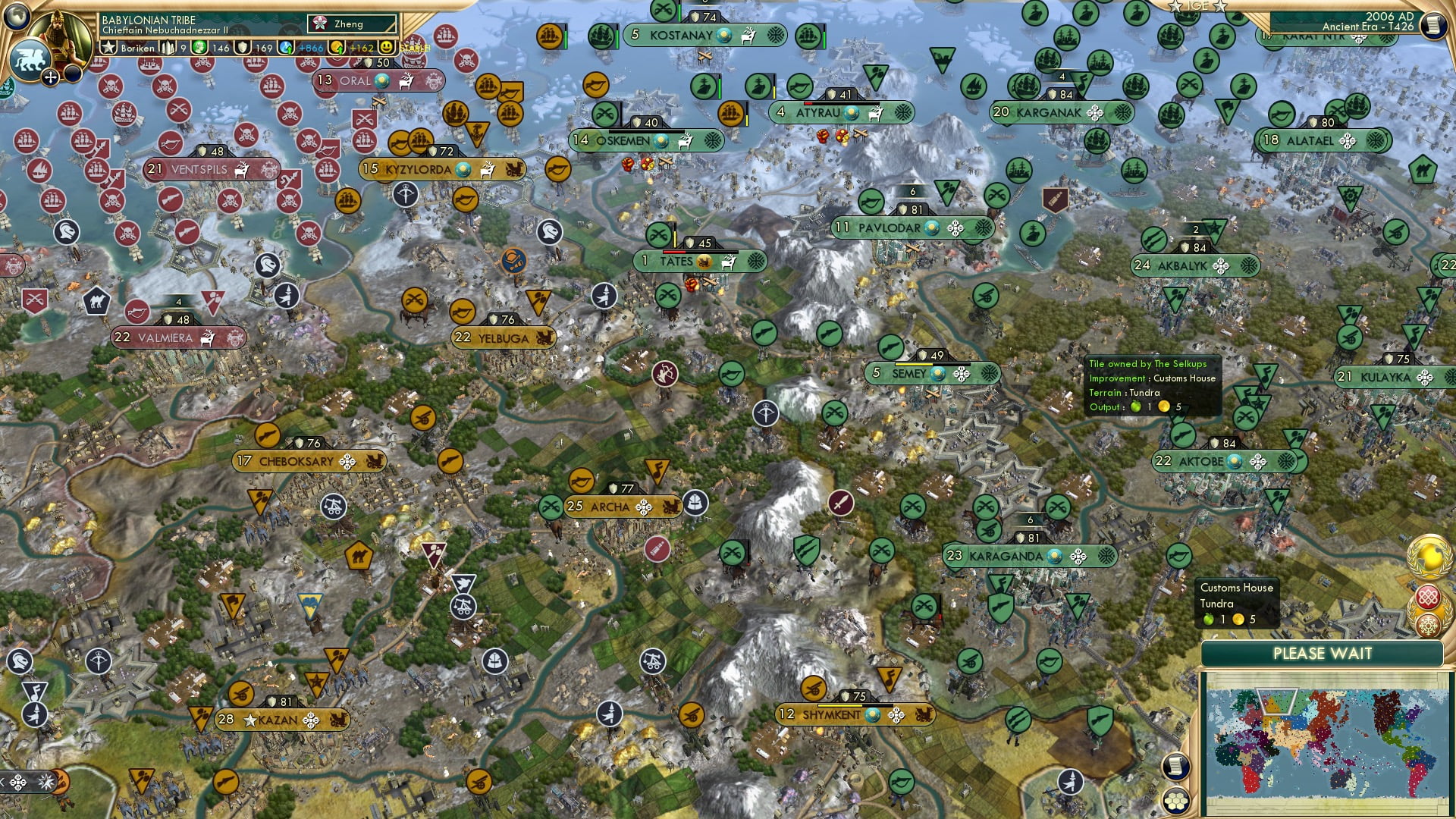
Task: Click the PLEASE WAIT button
Action: click(x=1323, y=653)
